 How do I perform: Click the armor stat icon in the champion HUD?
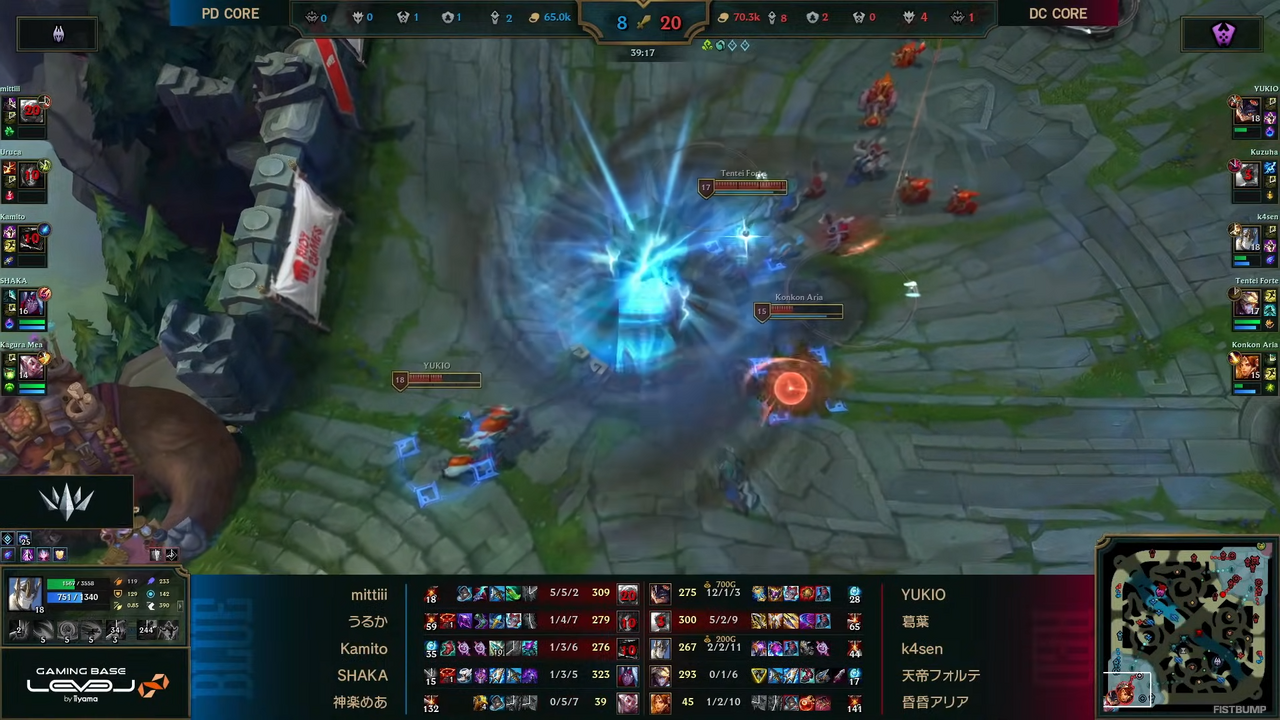[119, 594]
